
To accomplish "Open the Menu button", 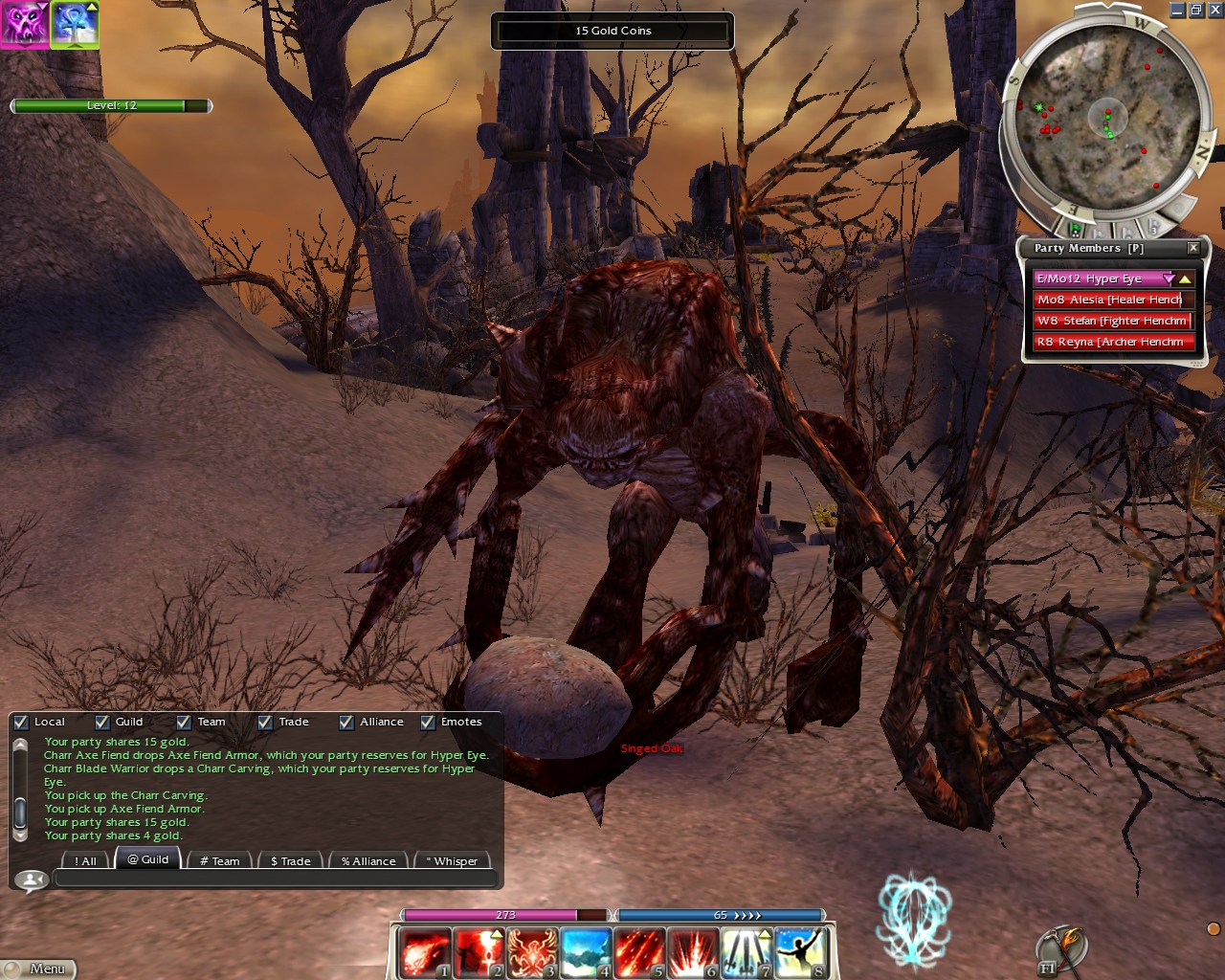I will point(38,969).
